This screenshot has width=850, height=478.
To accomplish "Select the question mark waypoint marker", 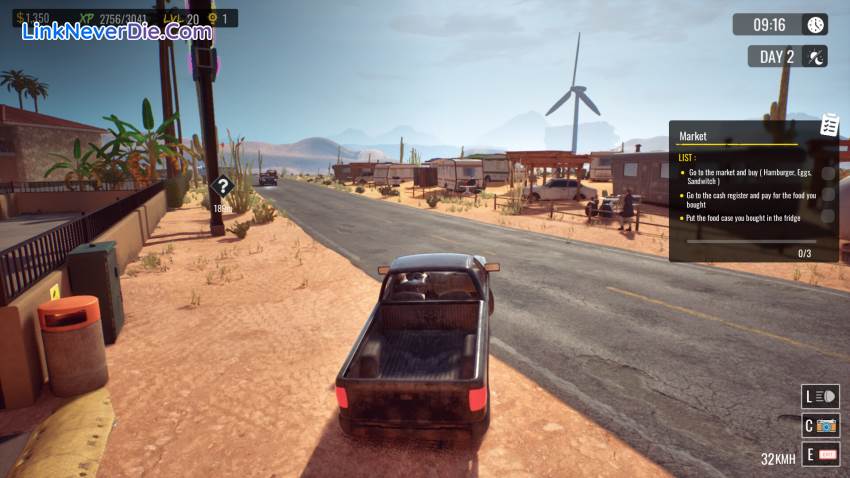I will point(223,186).
